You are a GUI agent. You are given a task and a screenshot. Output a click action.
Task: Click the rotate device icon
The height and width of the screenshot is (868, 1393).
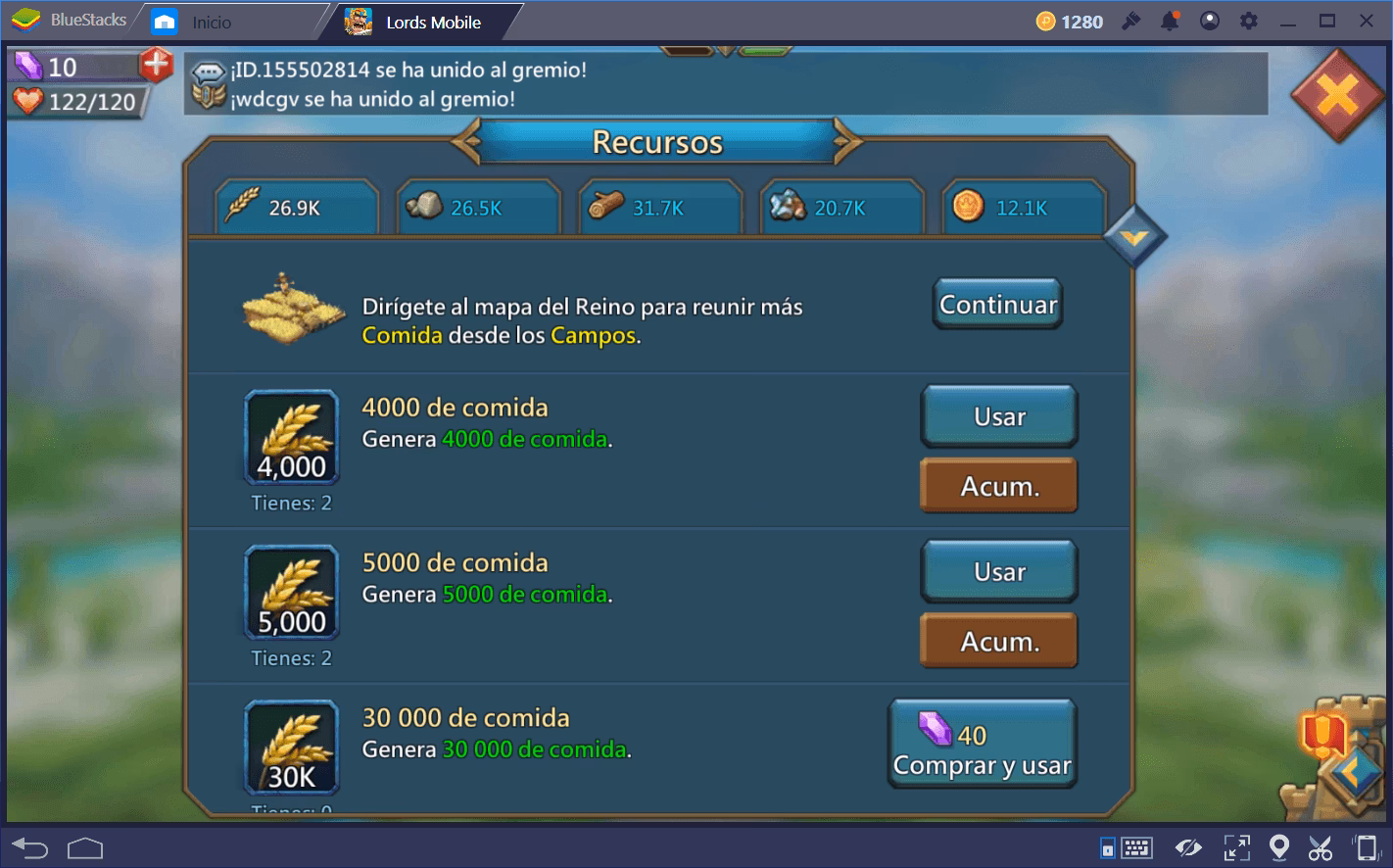coord(1364,846)
